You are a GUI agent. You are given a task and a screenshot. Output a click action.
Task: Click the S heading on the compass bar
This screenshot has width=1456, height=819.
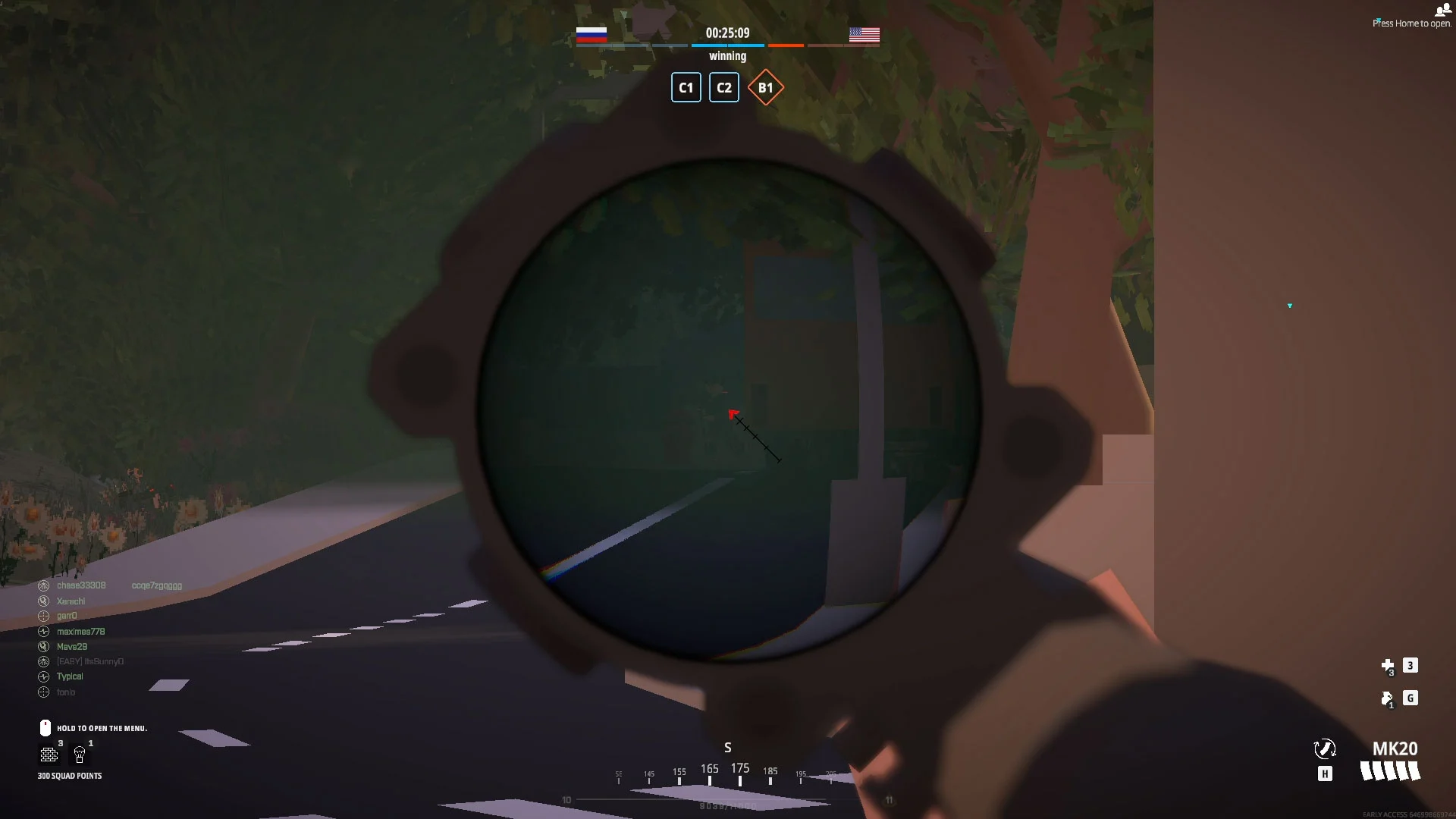727,748
